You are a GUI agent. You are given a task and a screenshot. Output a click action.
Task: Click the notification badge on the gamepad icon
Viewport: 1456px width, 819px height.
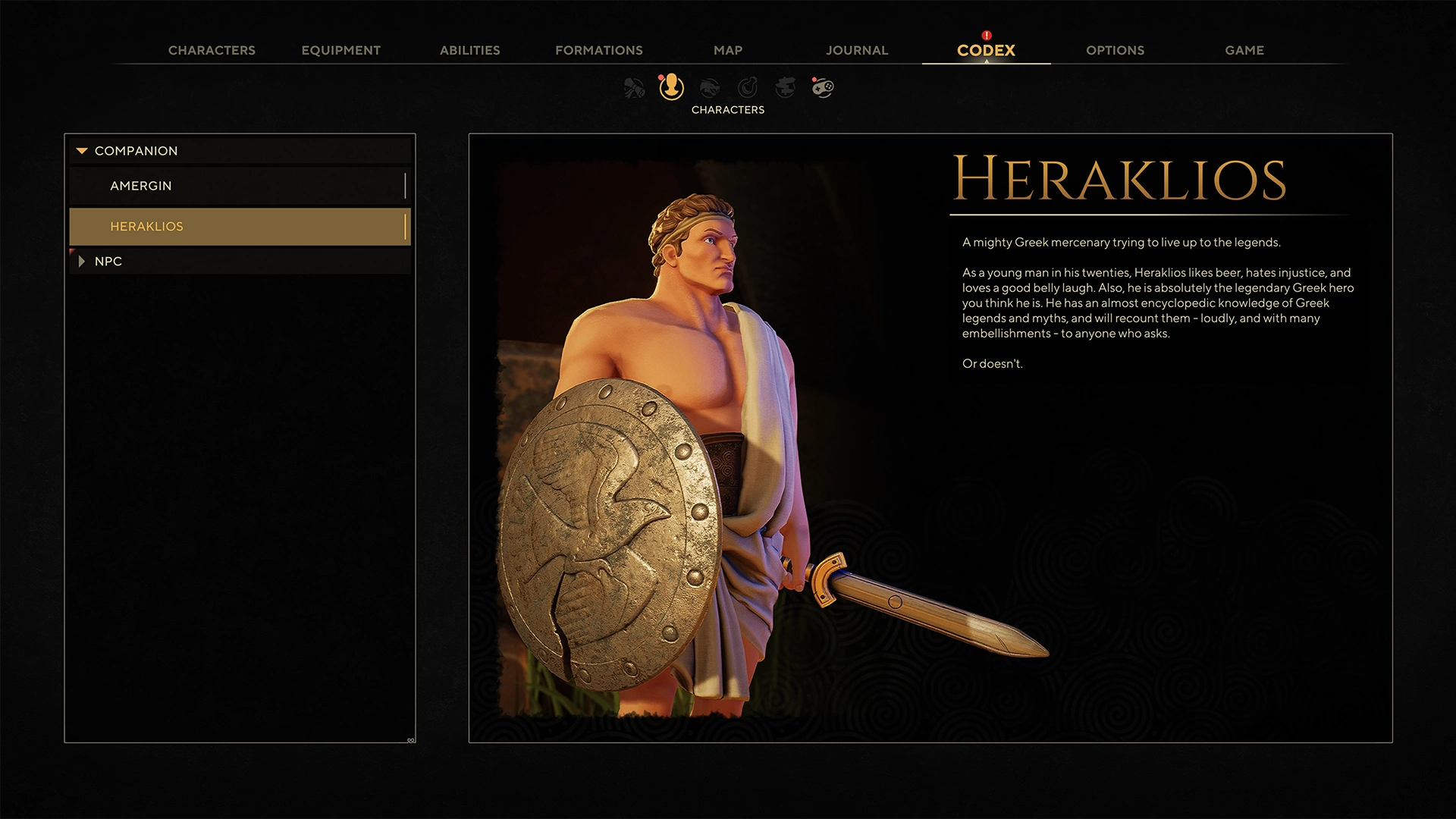(x=814, y=78)
